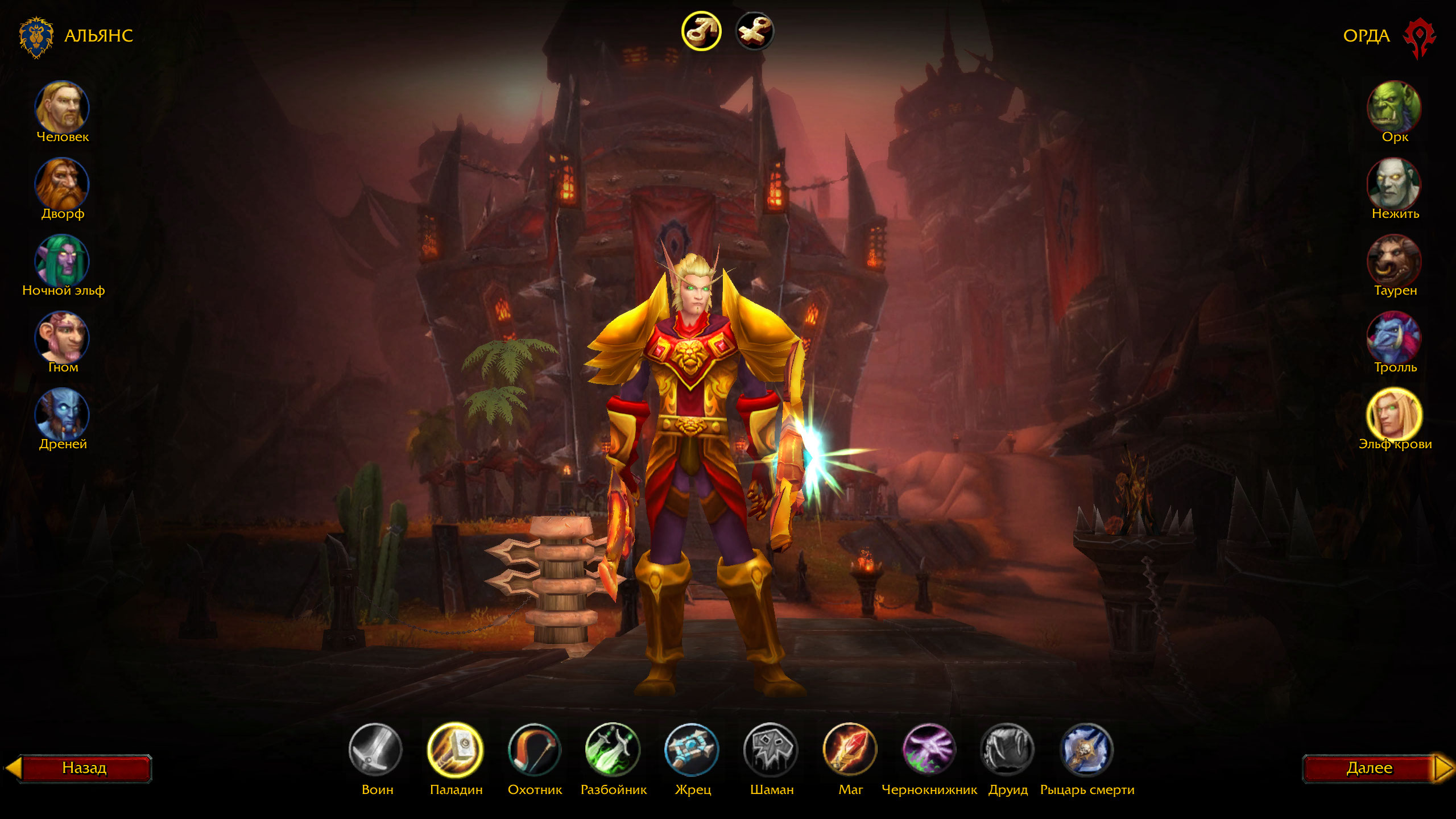
Task: Select the Дреней race portrait
Action: tap(62, 414)
